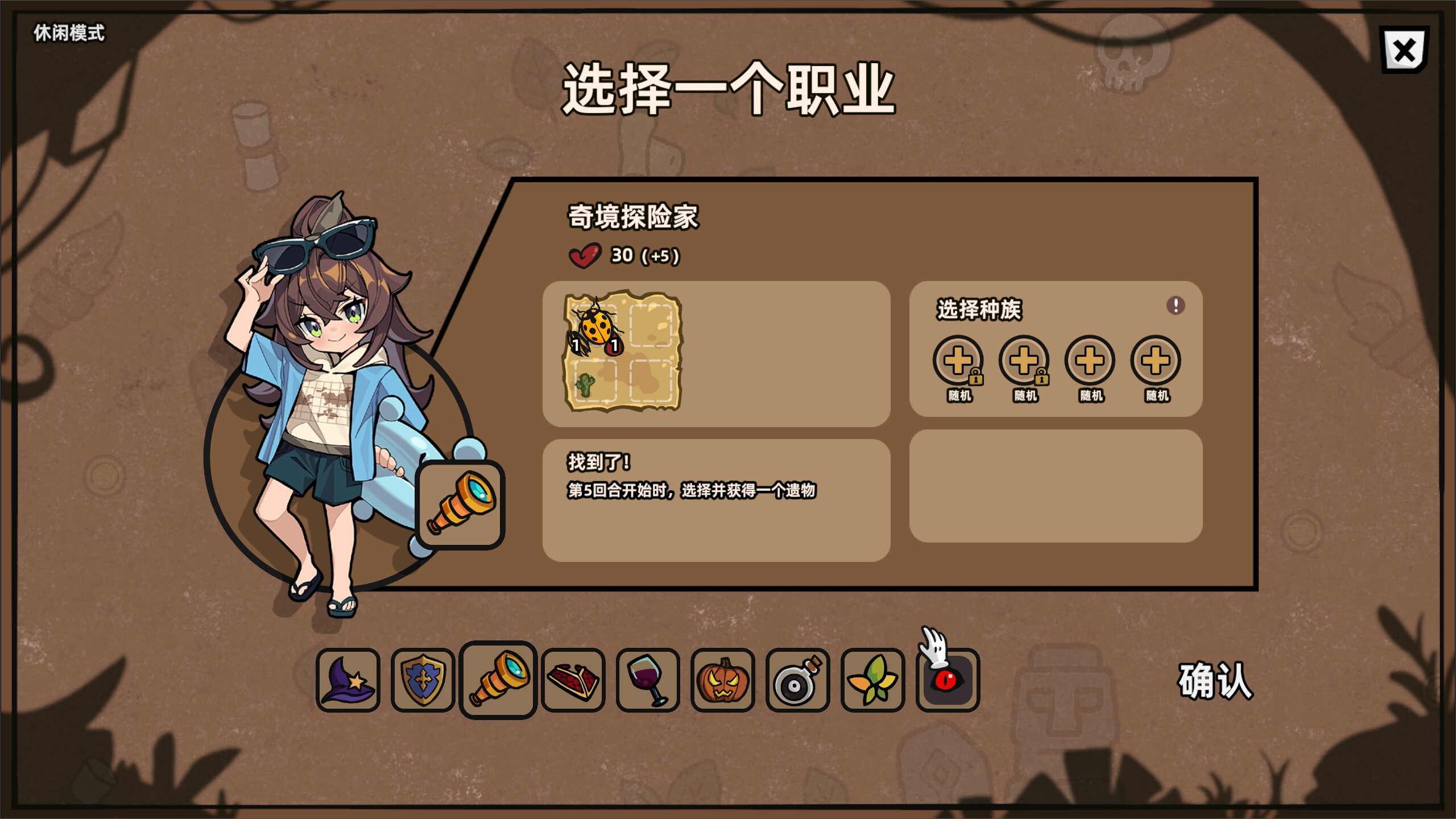1456x819 pixels.
Task: Select the telescope explorer class icon
Action: 497,680
